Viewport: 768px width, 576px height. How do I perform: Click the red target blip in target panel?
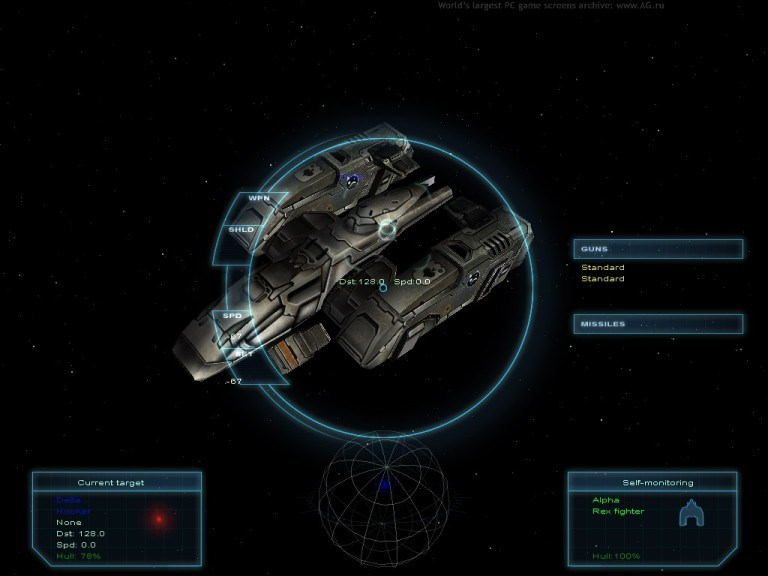158,518
